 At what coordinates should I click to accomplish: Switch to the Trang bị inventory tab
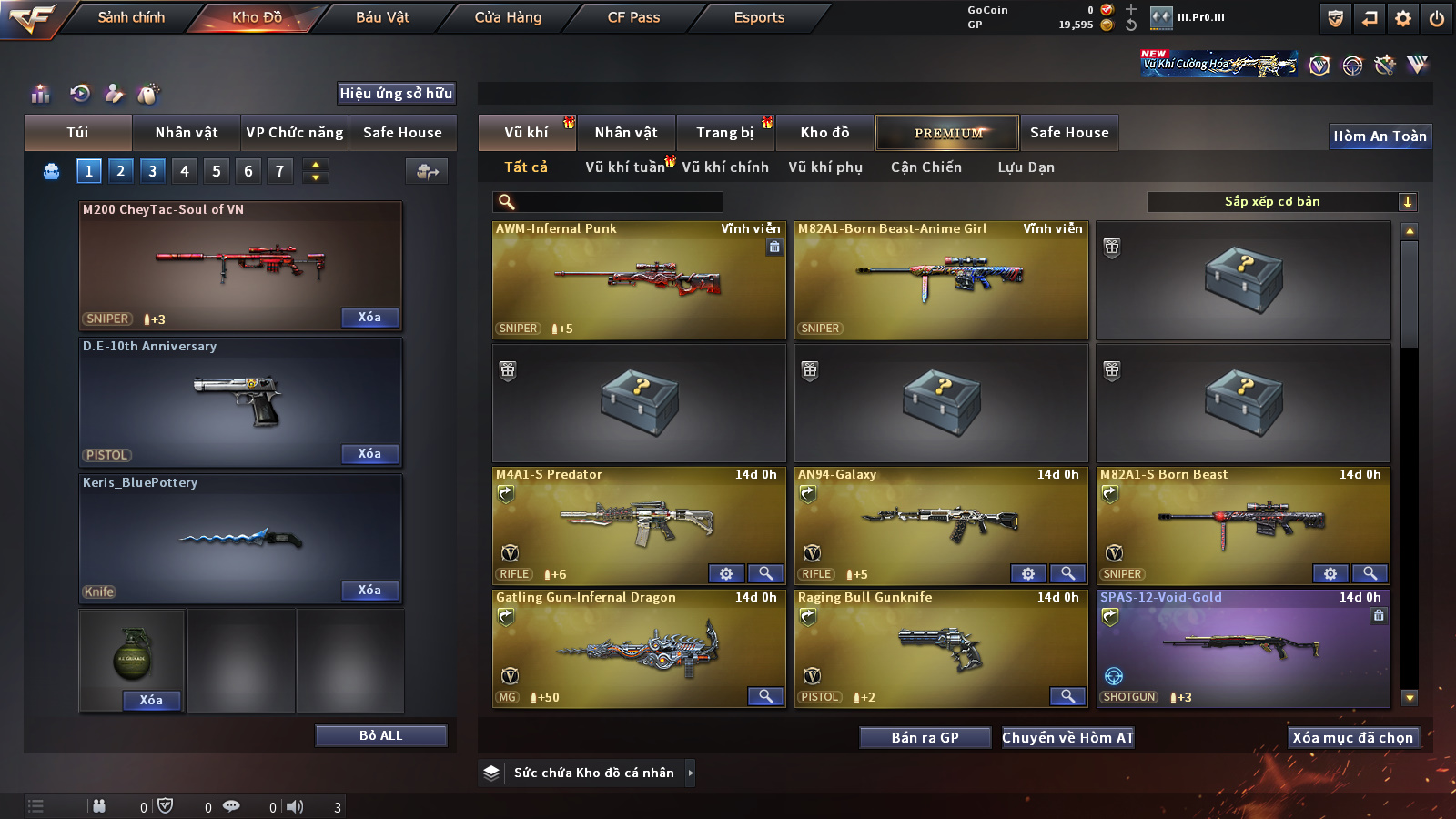pyautogui.click(x=724, y=133)
